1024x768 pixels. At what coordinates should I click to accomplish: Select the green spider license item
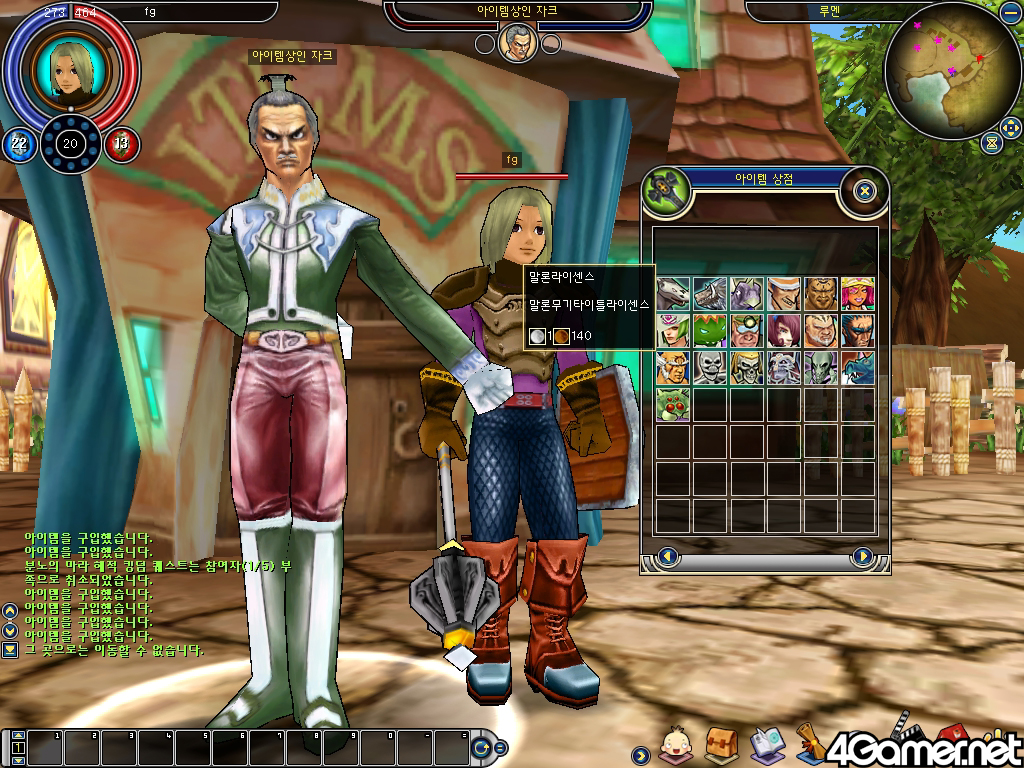click(x=673, y=403)
